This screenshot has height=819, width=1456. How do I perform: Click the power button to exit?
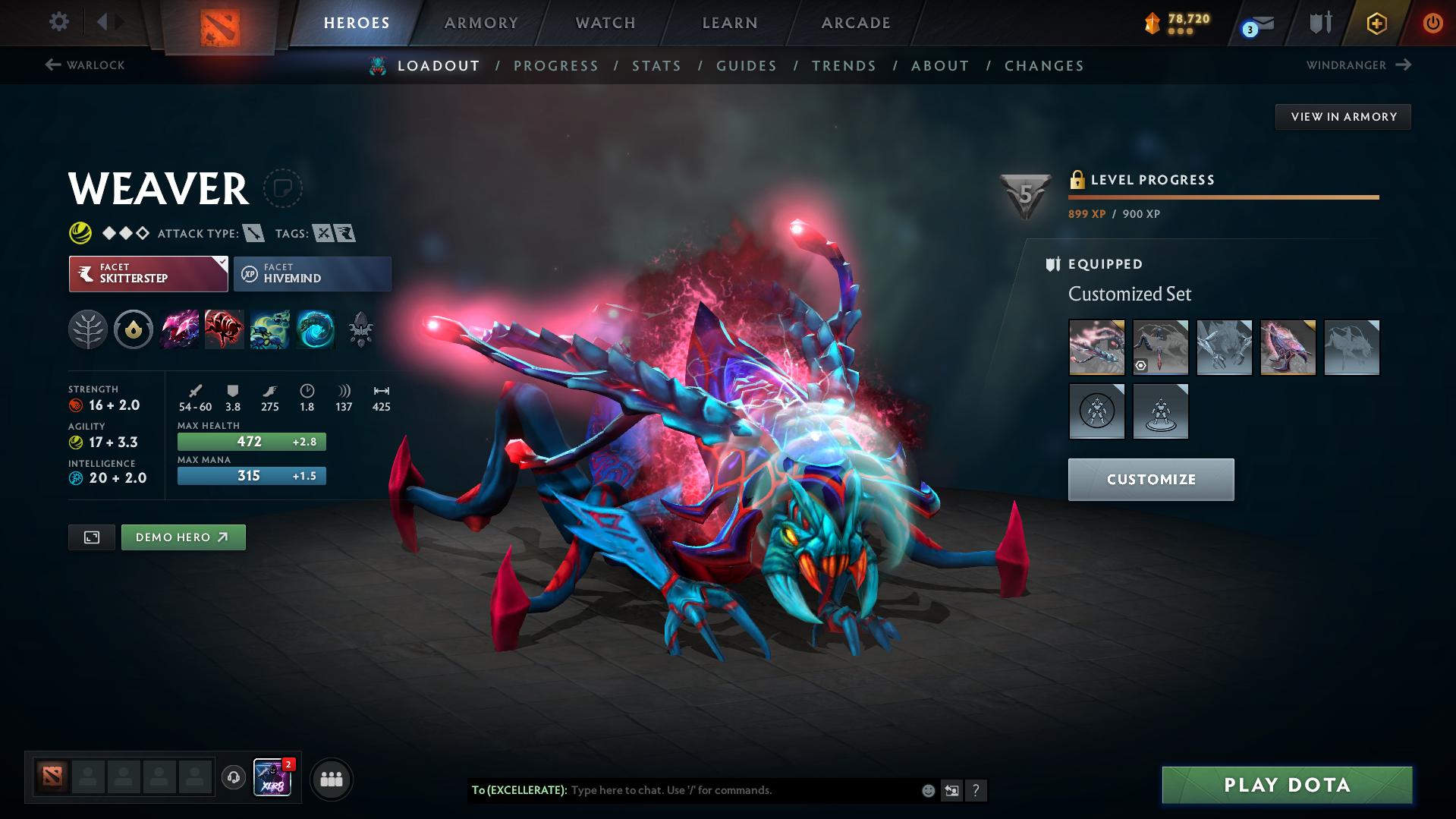[1432, 23]
